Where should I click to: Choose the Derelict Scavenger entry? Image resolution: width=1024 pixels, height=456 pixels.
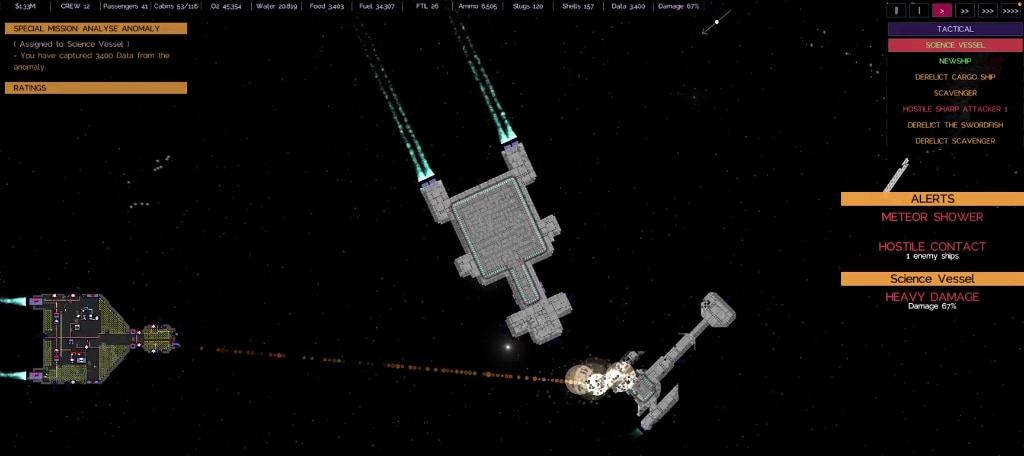point(955,141)
